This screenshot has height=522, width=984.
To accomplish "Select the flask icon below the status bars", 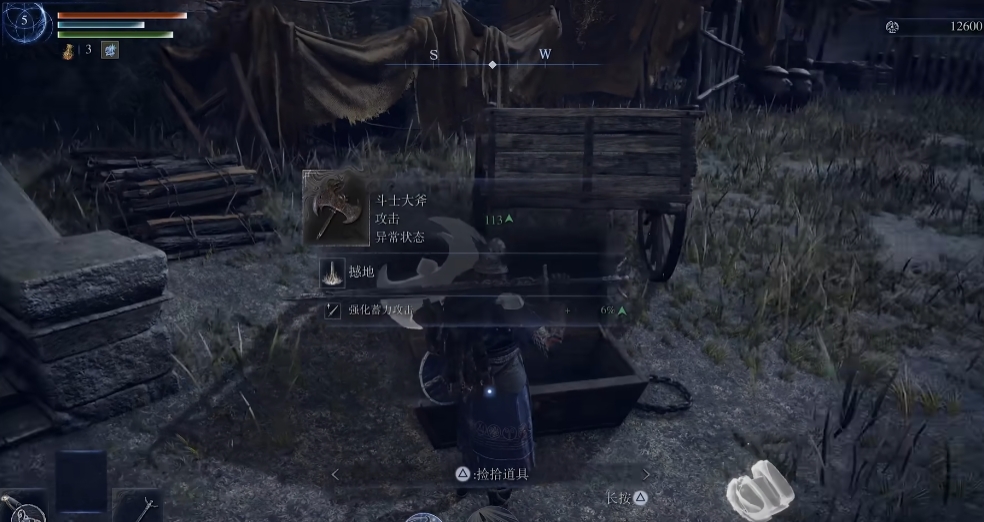I will click(69, 49).
